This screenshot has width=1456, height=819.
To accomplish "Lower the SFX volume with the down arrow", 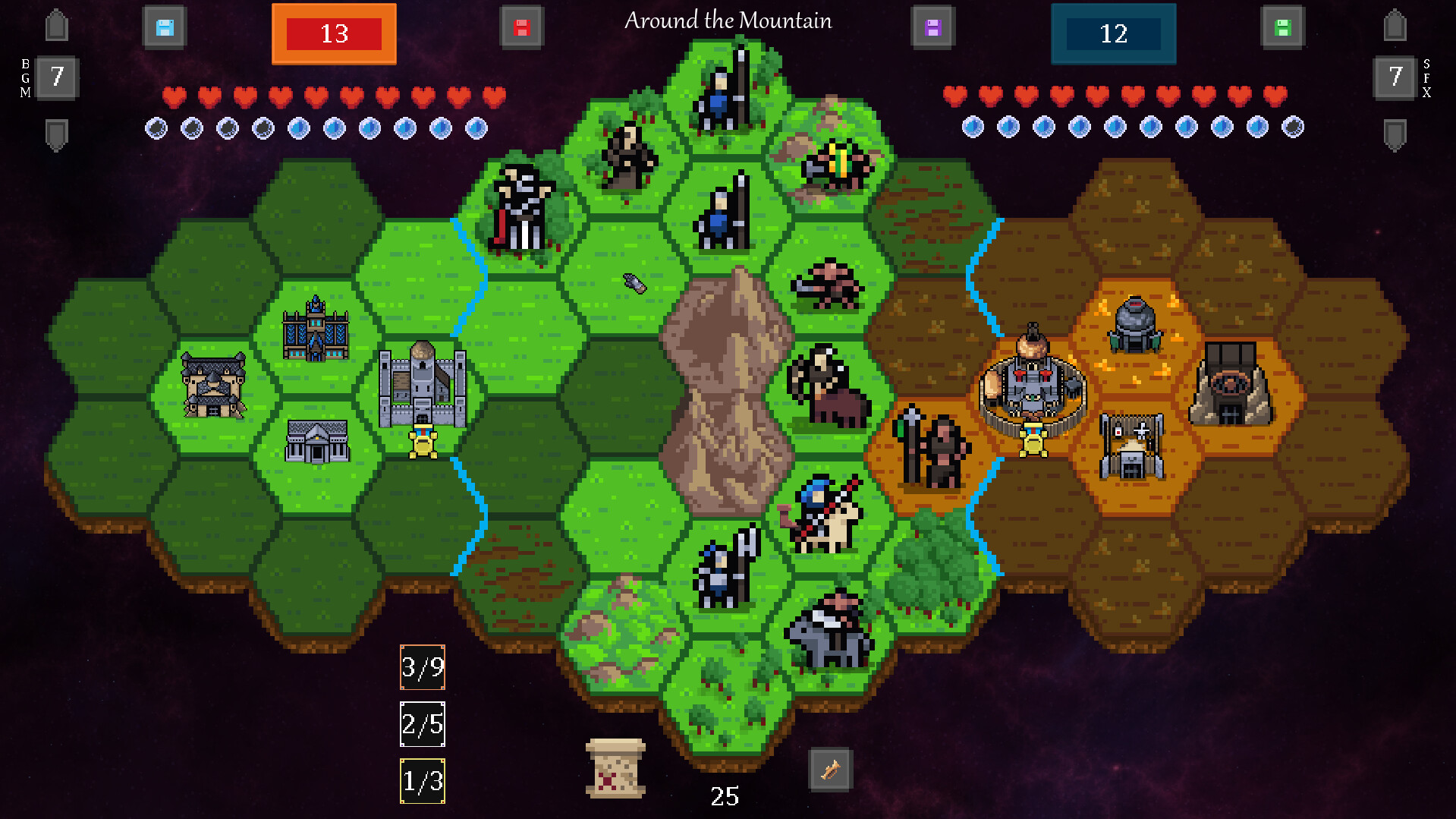I will (1394, 134).
